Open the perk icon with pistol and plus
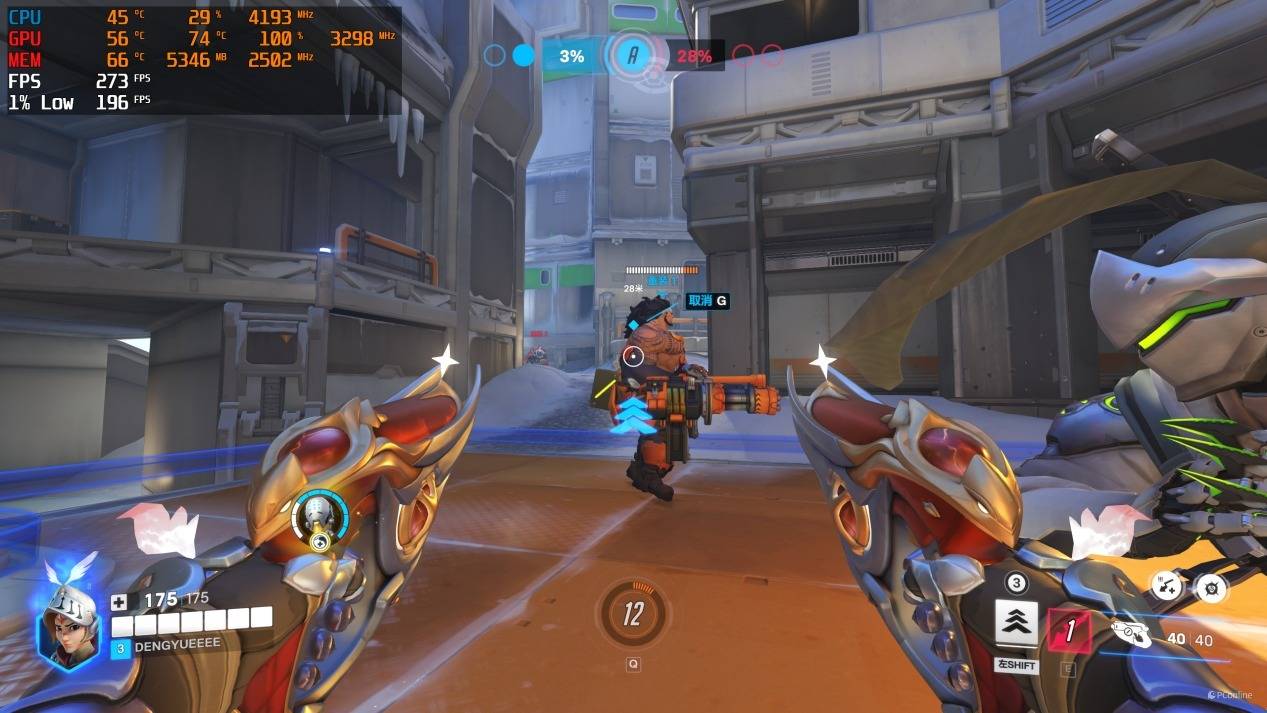The width and height of the screenshot is (1267, 713). (1166, 586)
